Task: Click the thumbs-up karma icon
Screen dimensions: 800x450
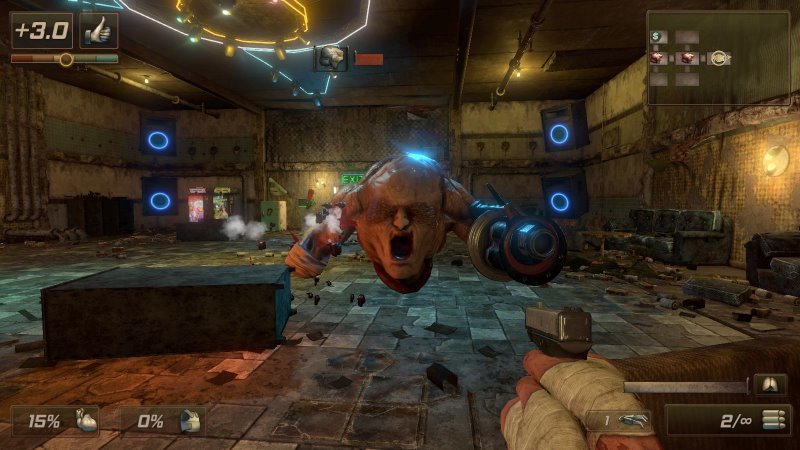Action: point(98,30)
